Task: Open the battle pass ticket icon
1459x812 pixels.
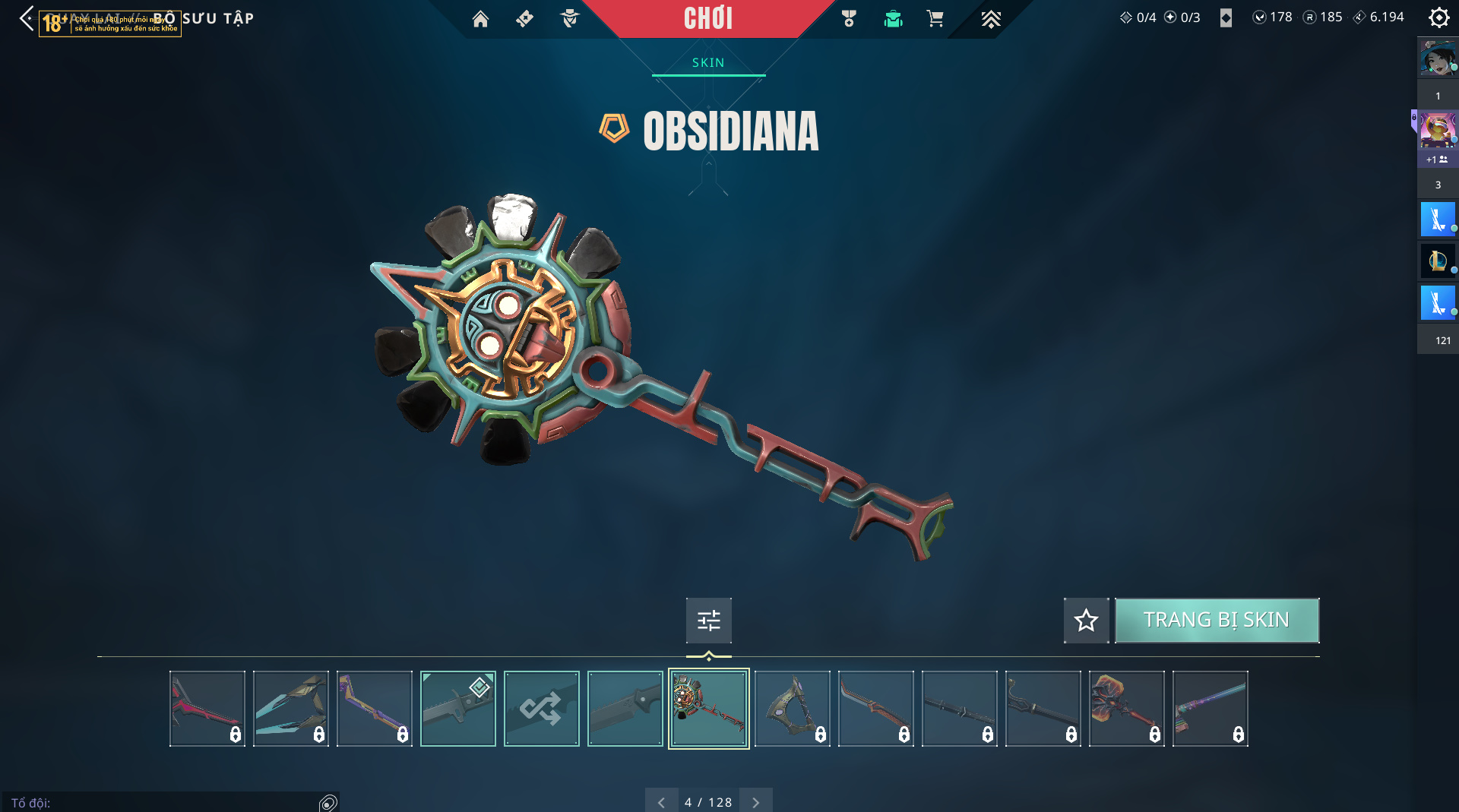Action: 524,19
